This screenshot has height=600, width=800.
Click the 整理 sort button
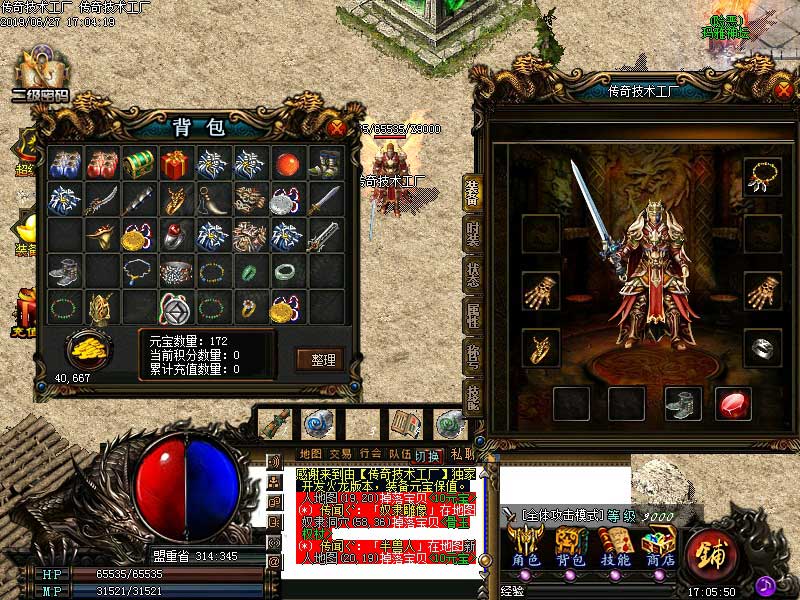[320, 359]
